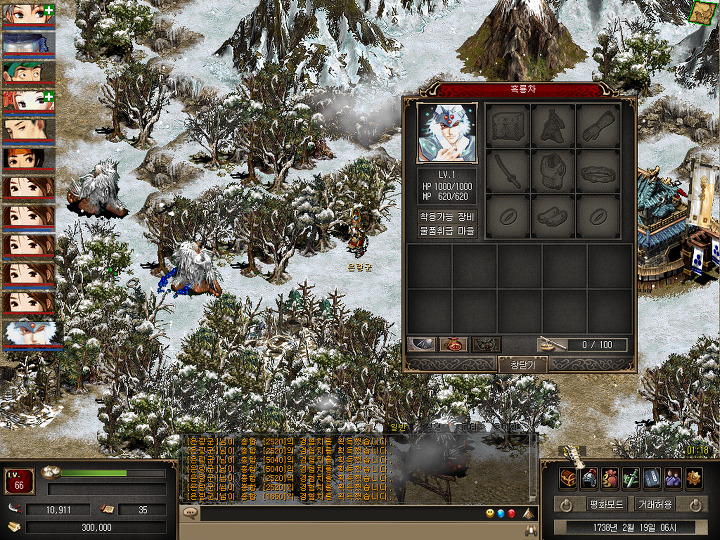Open the blue book menu icon

651,478
